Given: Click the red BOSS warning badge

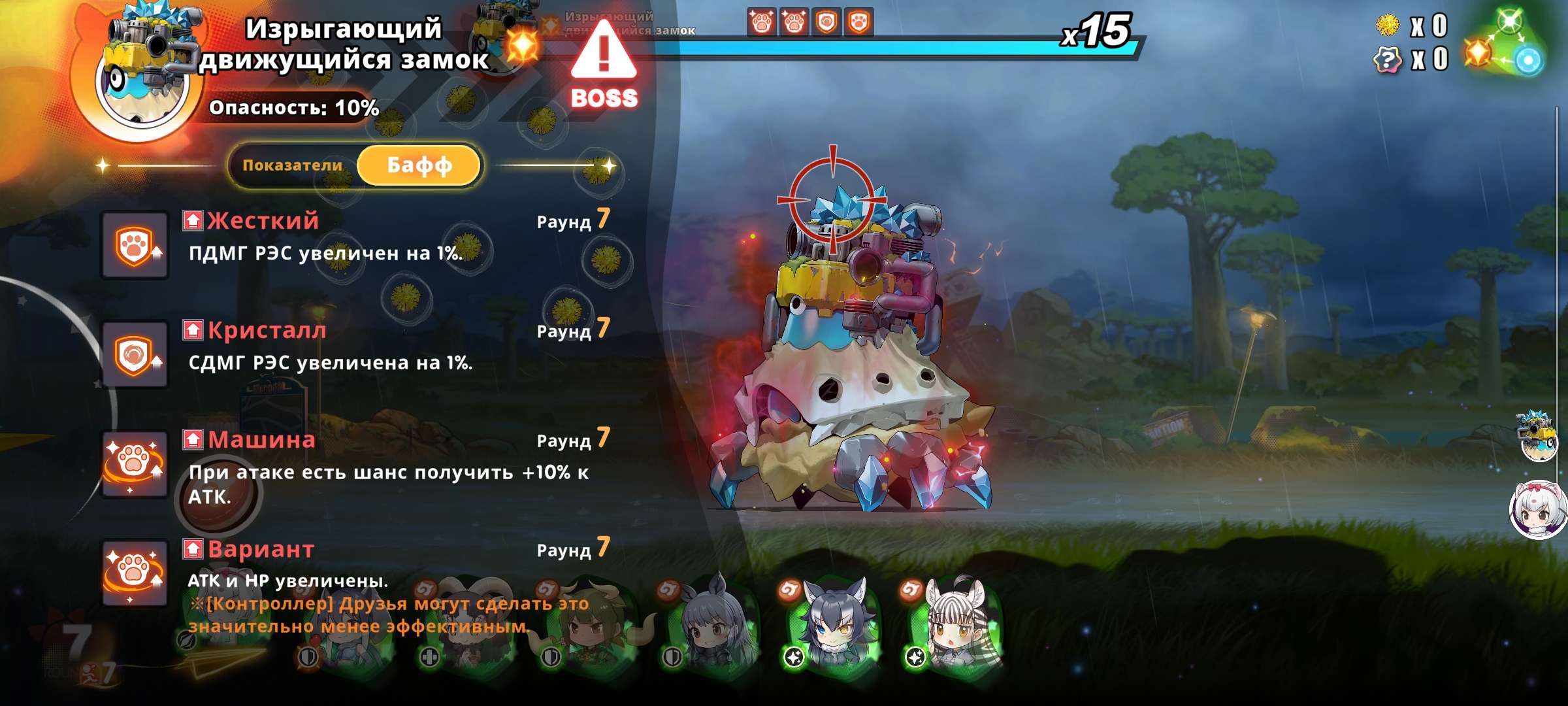Looking at the screenshot, I should [604, 65].
